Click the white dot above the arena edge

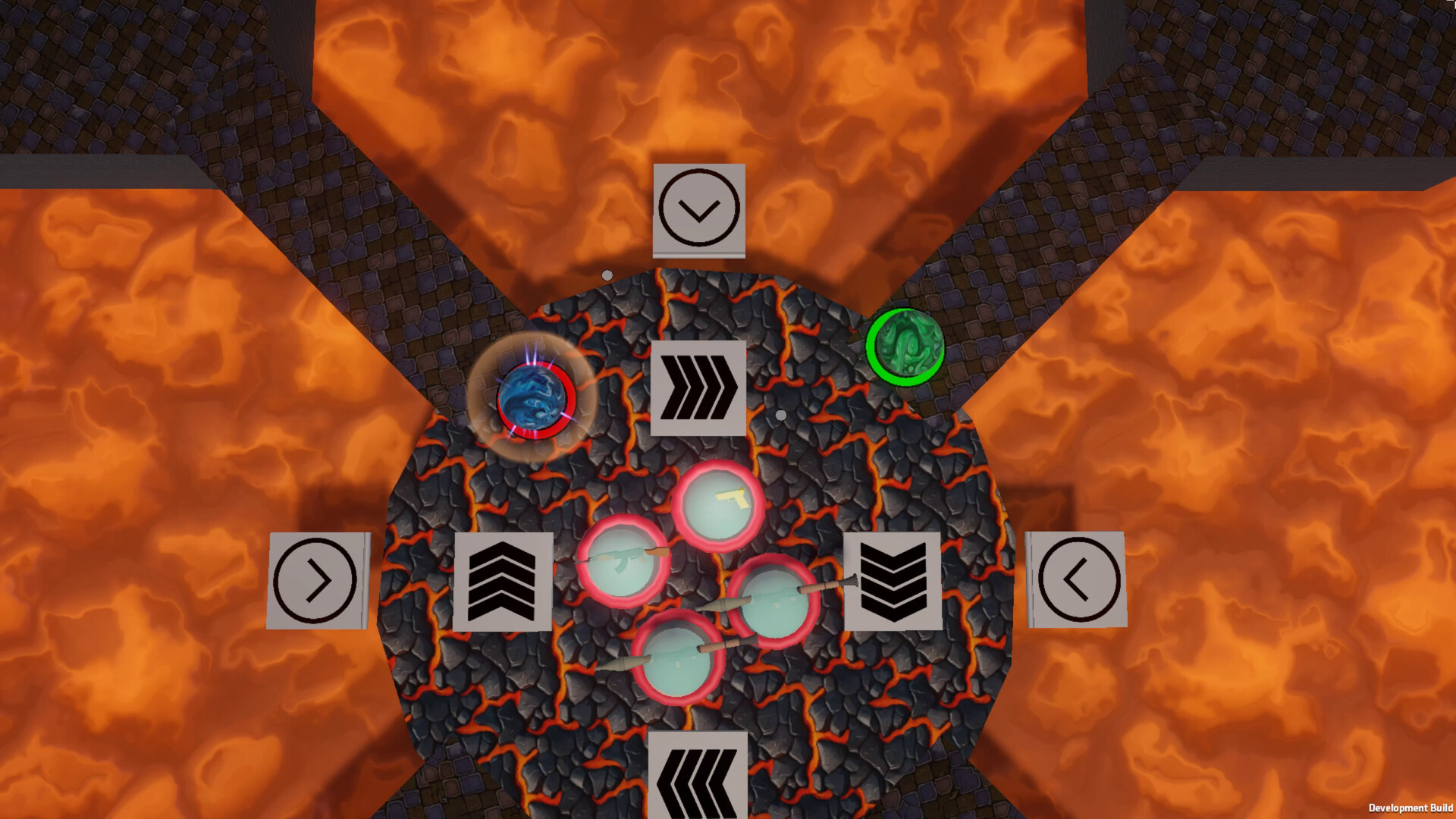coord(606,275)
